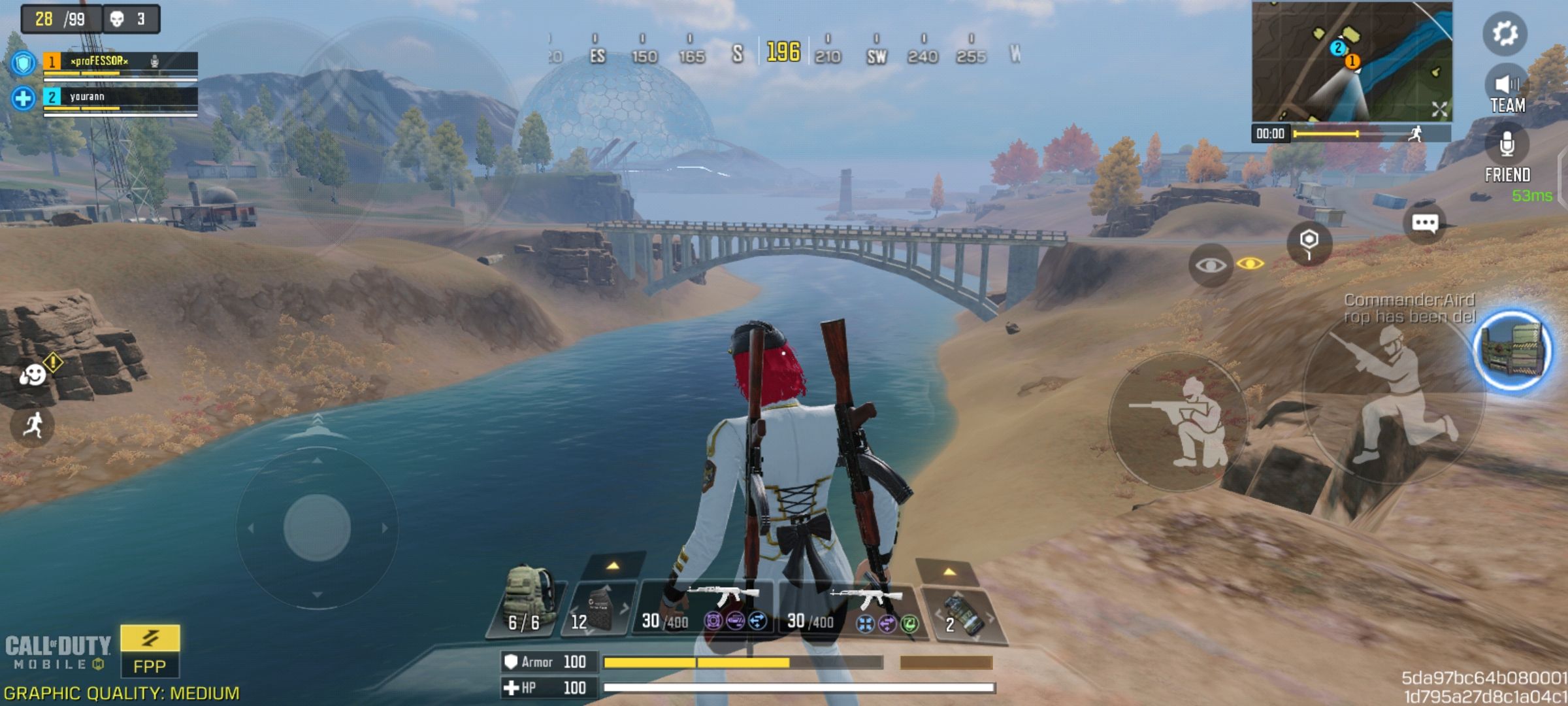The image size is (1568, 706).
Task: Open the glowing airdrop crate button
Action: coord(1512,351)
